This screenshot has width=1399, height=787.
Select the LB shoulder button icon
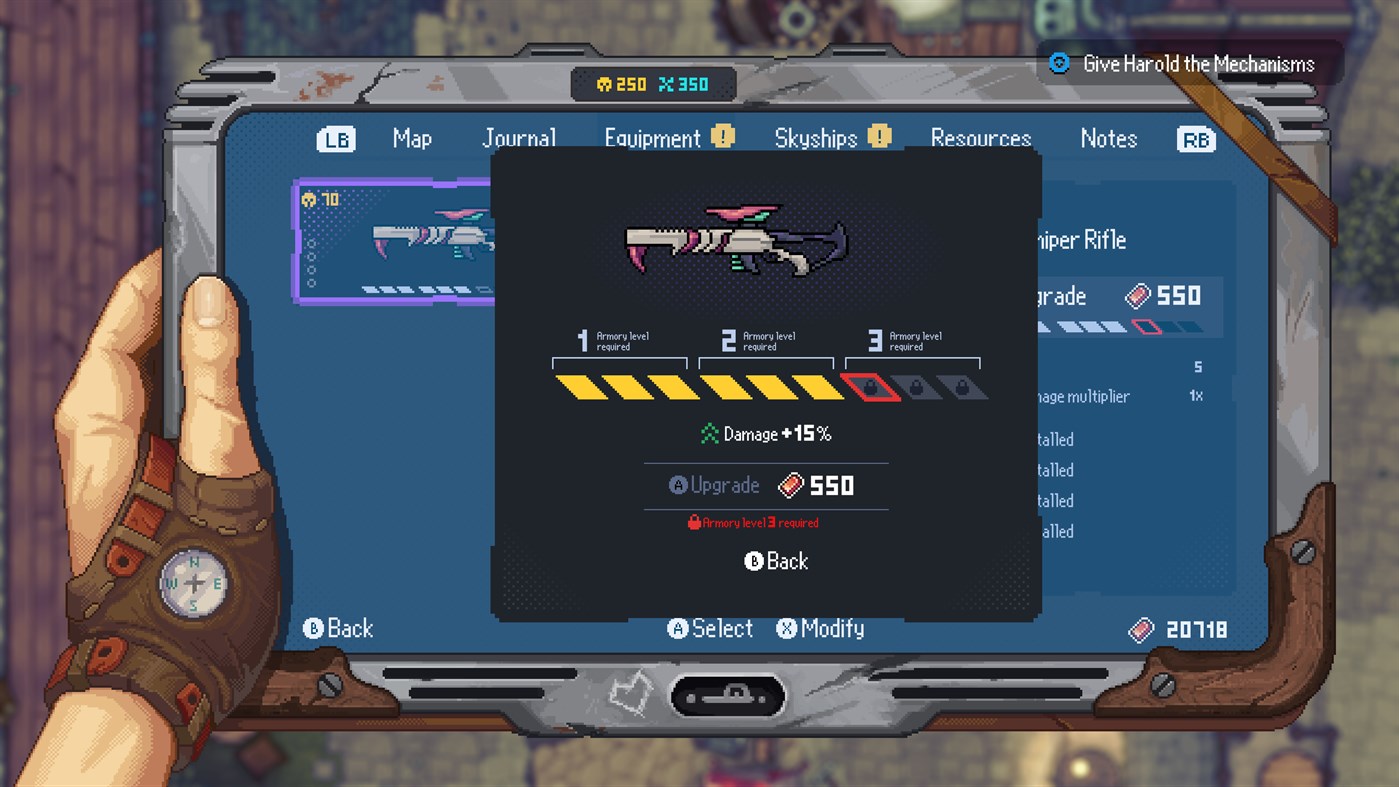pos(336,139)
